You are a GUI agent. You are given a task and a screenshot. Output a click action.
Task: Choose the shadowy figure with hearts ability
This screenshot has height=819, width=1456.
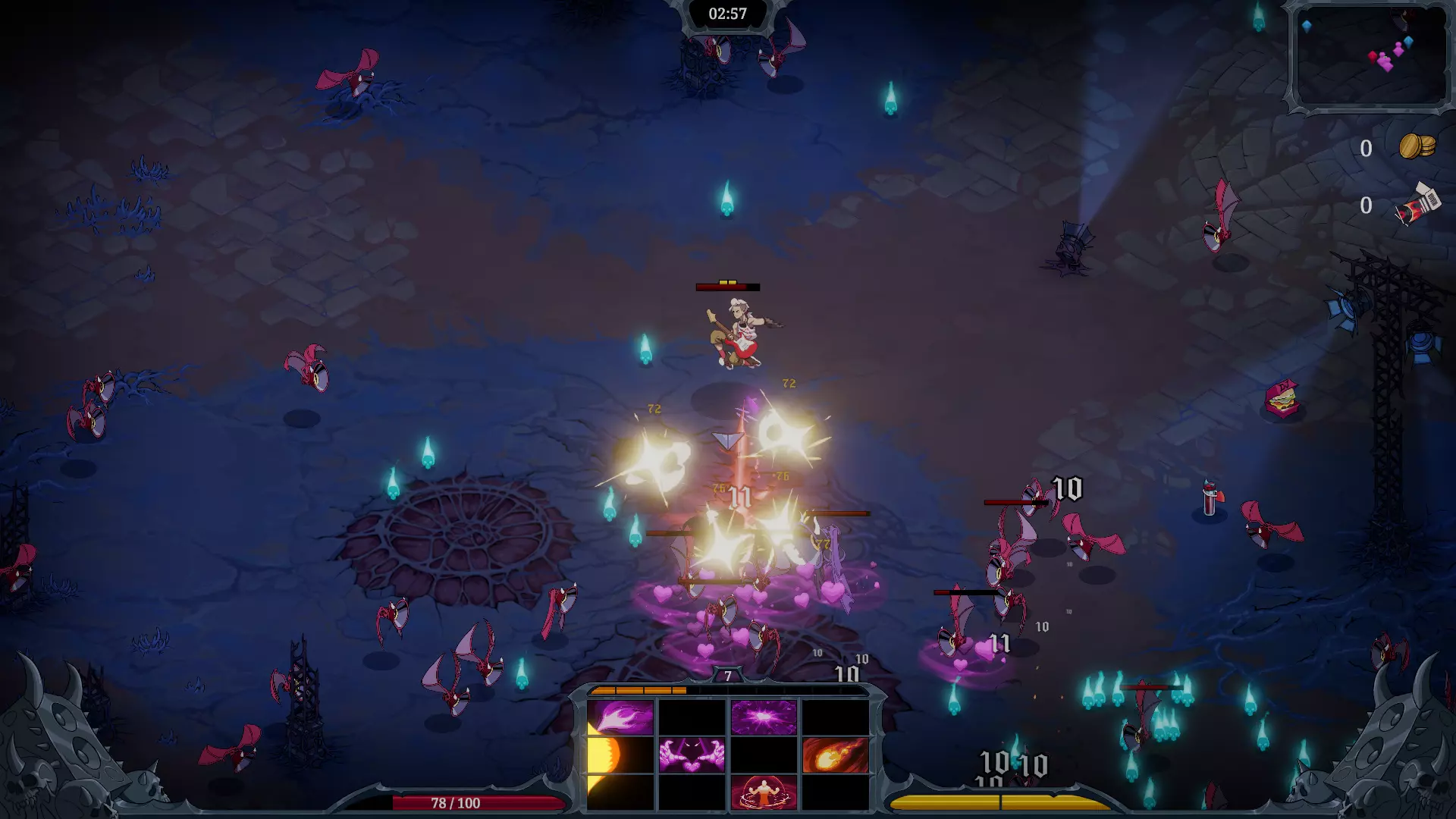click(692, 755)
